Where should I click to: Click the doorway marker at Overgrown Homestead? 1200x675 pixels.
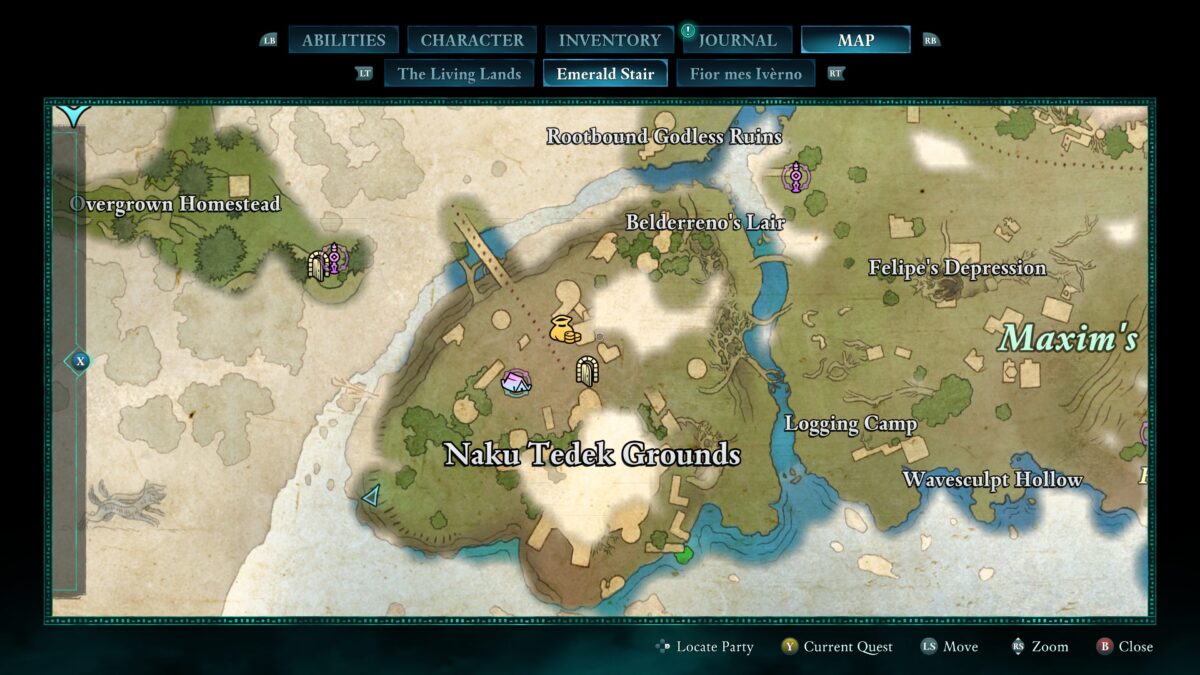coord(319,264)
